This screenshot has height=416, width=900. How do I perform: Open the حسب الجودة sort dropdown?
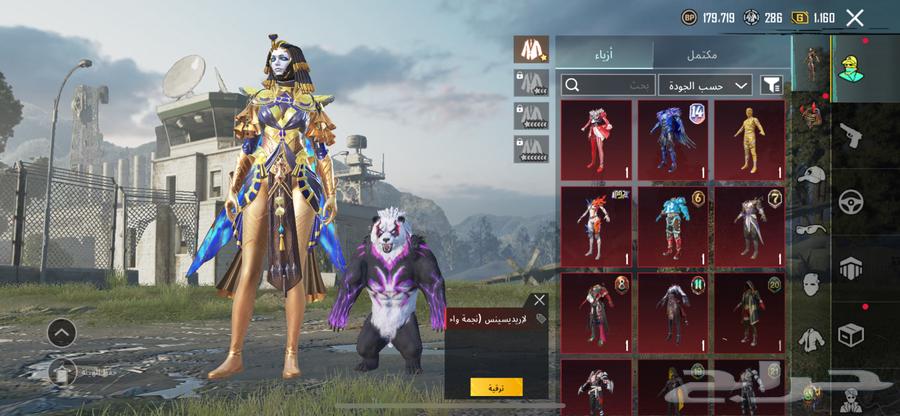pos(705,86)
